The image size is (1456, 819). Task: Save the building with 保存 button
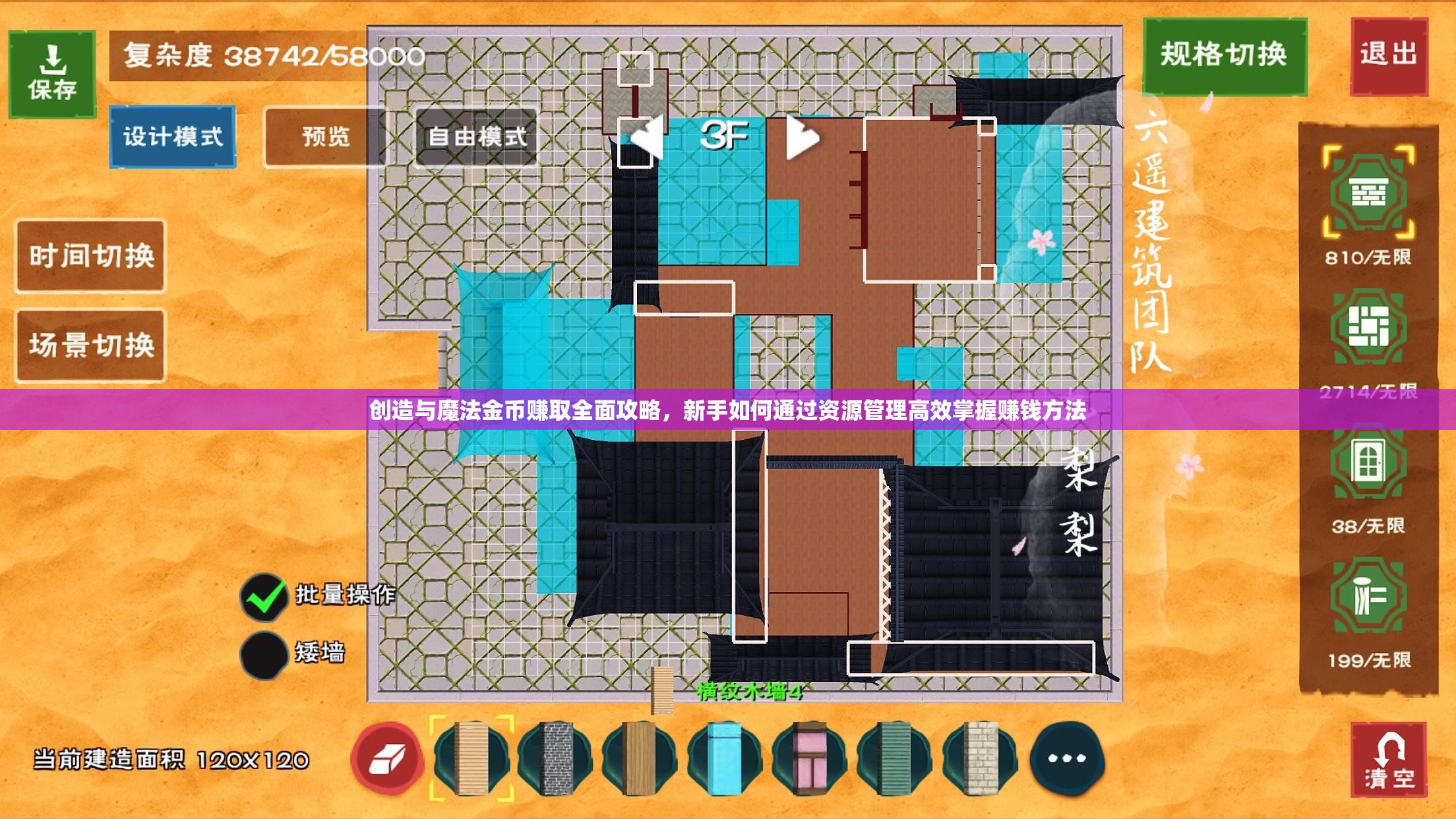52,74
